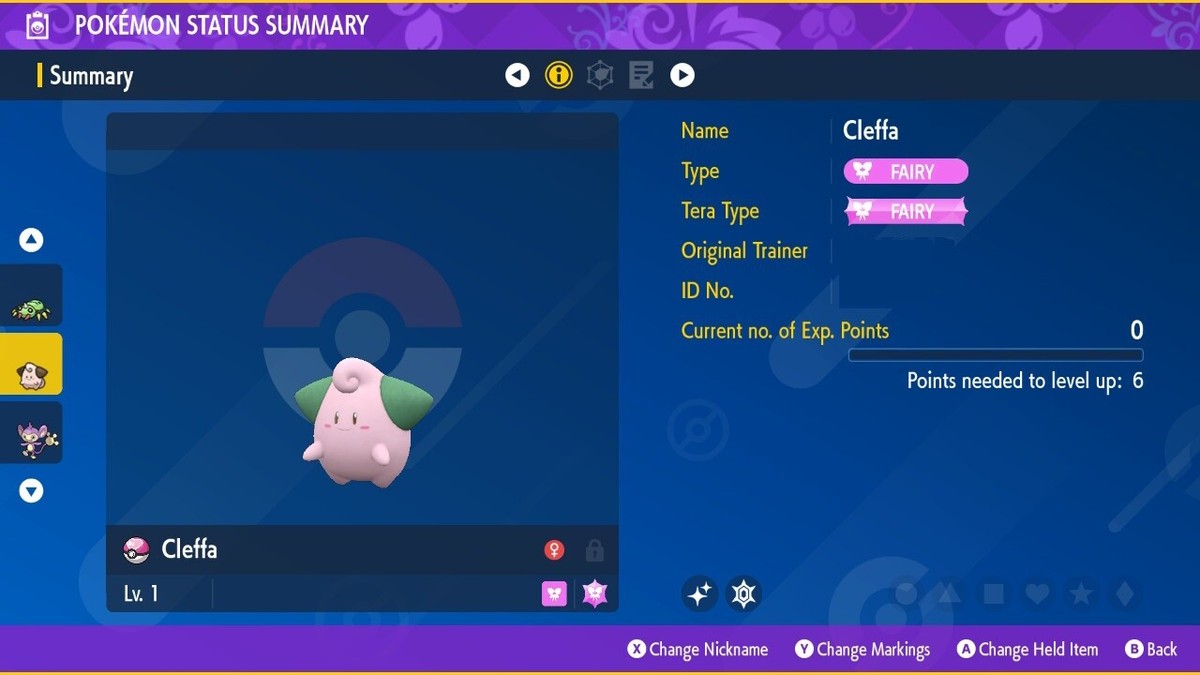
Task: Switch to the hexagon stats tab
Action: tap(600, 75)
